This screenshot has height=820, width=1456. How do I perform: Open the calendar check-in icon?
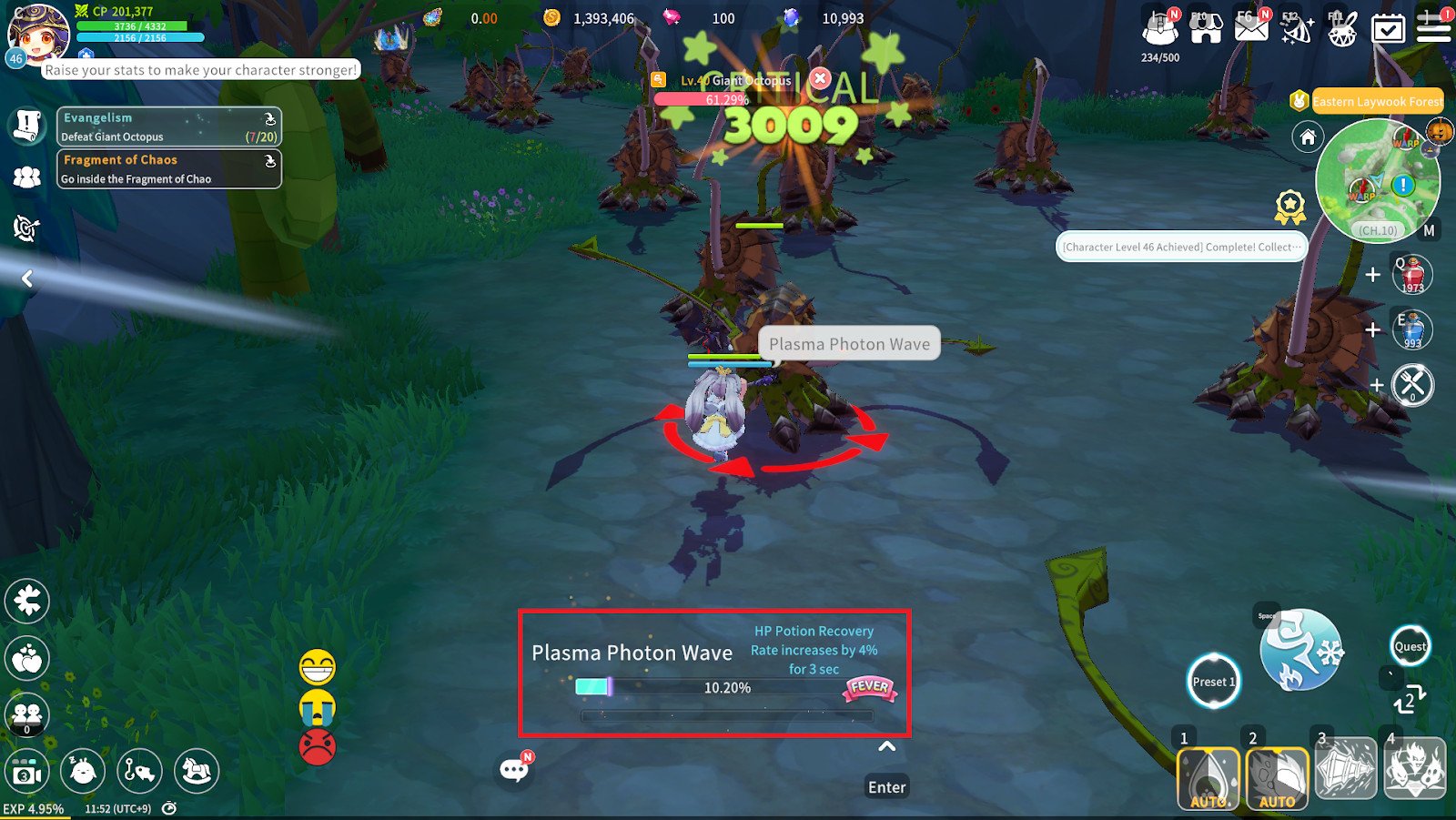point(1388,28)
